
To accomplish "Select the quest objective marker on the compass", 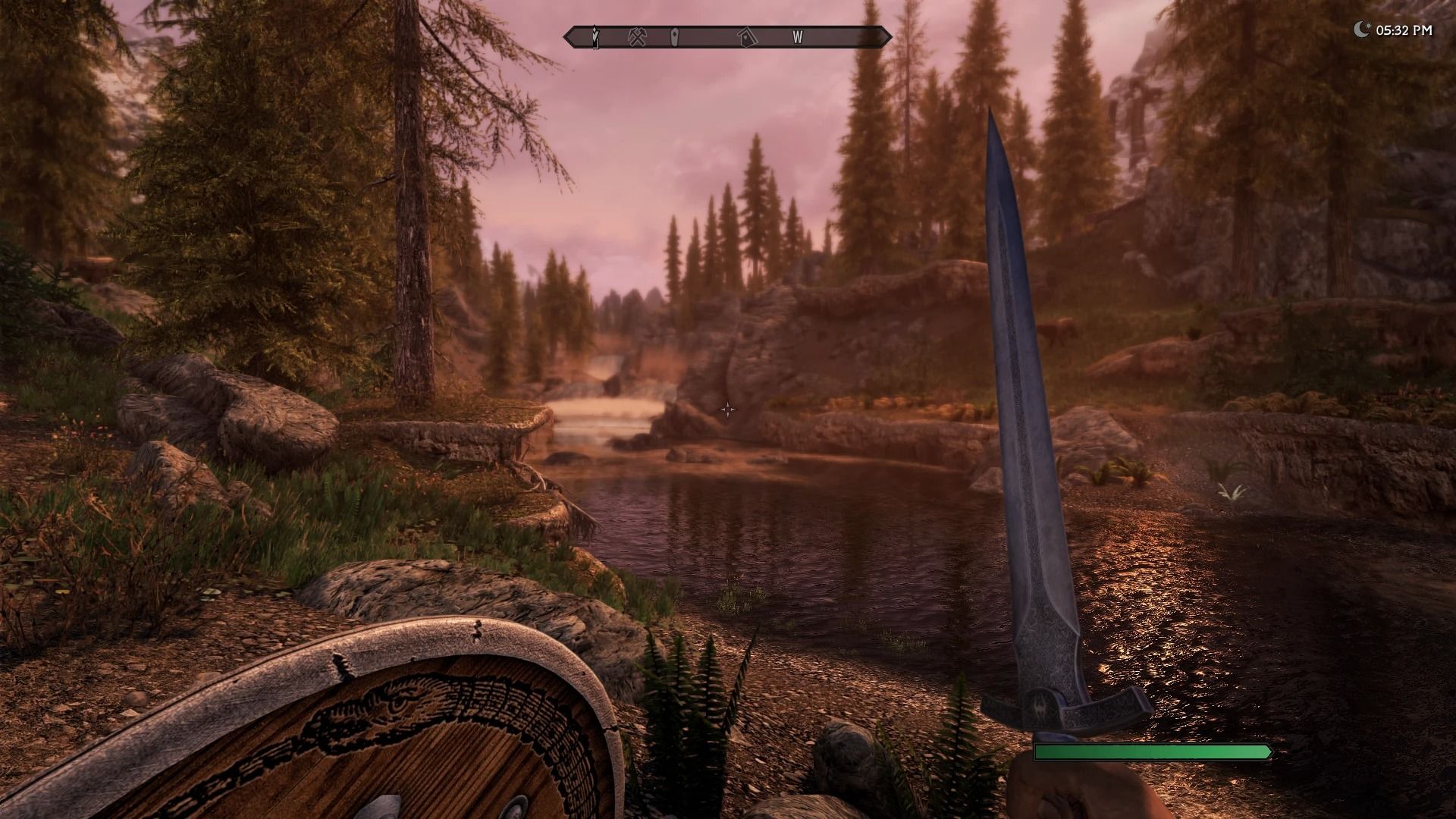I will [x=595, y=36].
